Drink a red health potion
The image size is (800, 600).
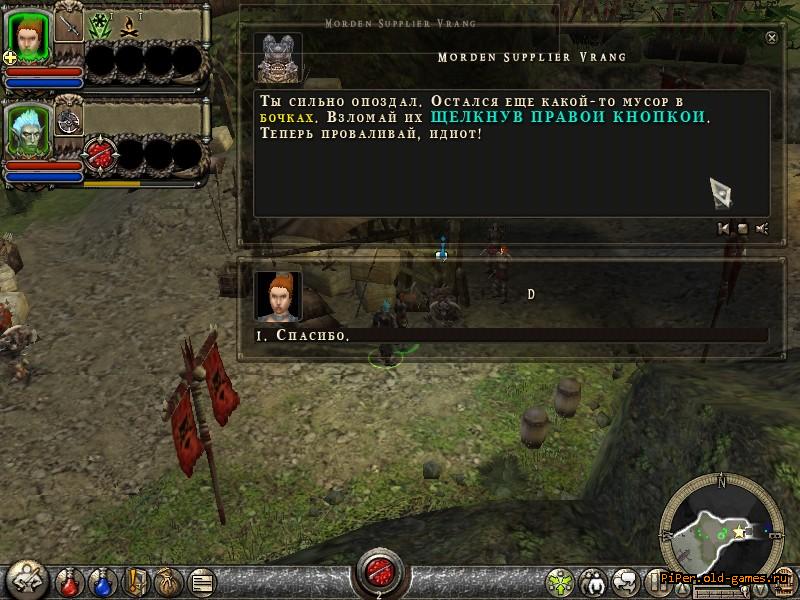[x=70, y=580]
